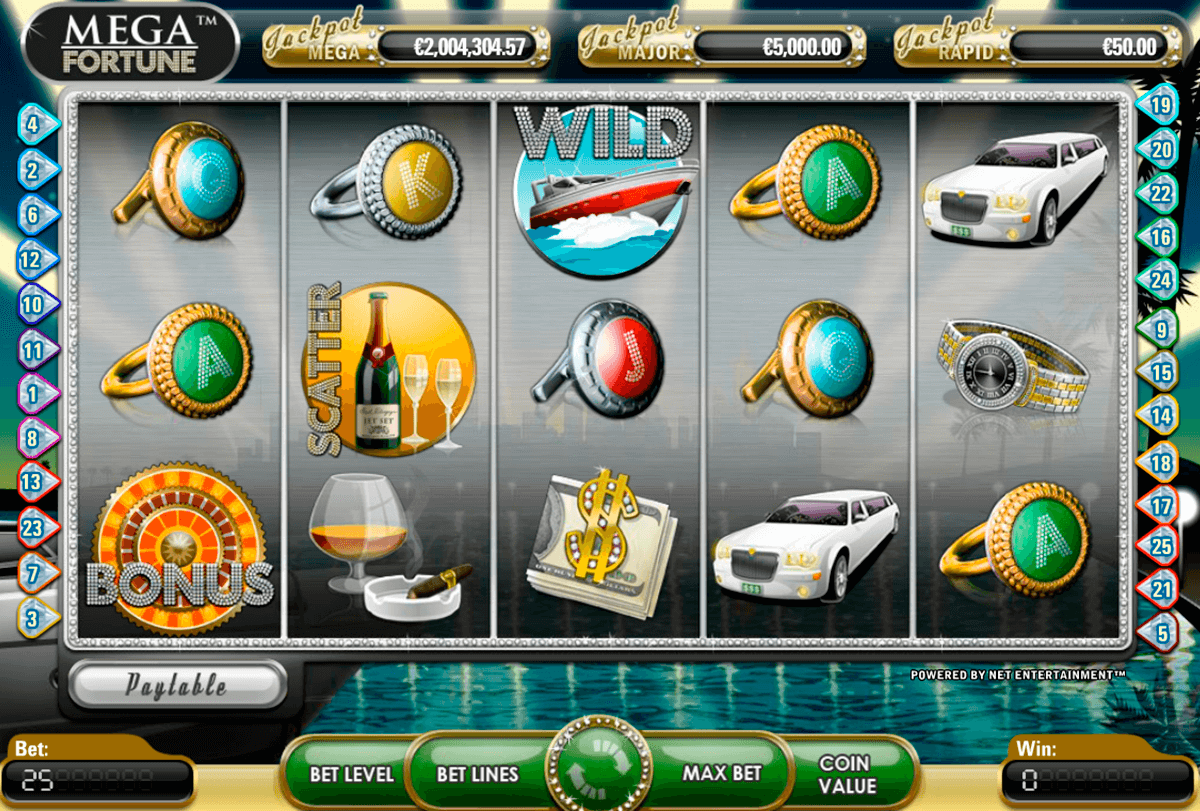
Task: Click the Bet Level button
Action: 351,773
